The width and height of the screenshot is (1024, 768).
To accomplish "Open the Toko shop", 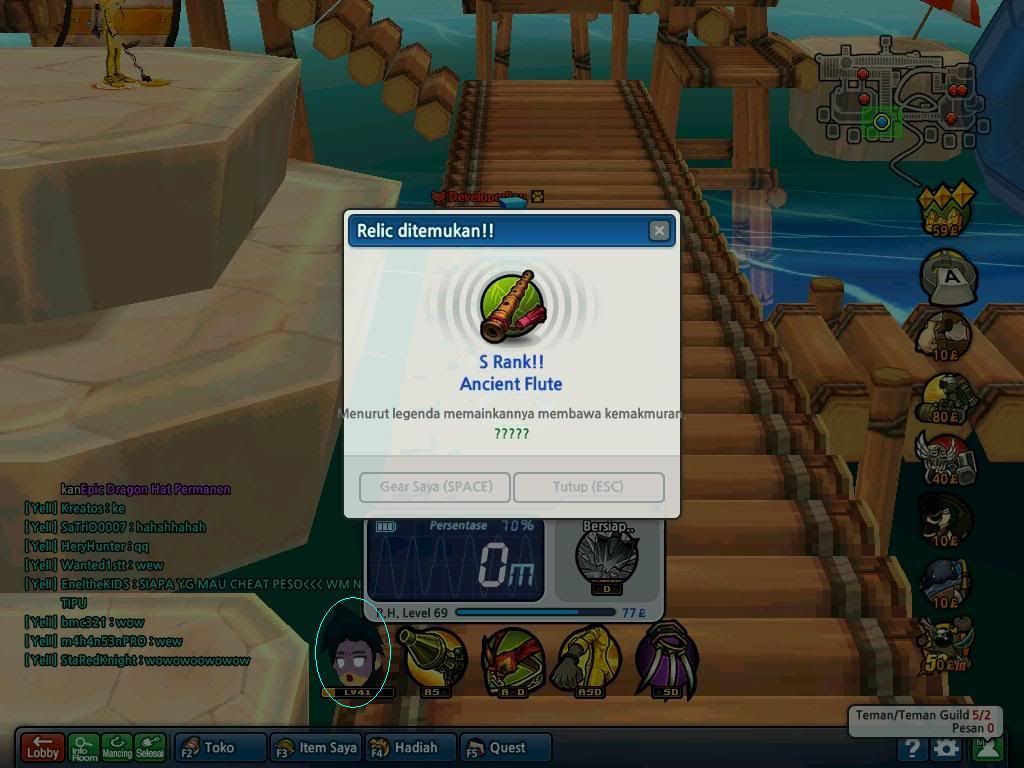I will [x=220, y=747].
